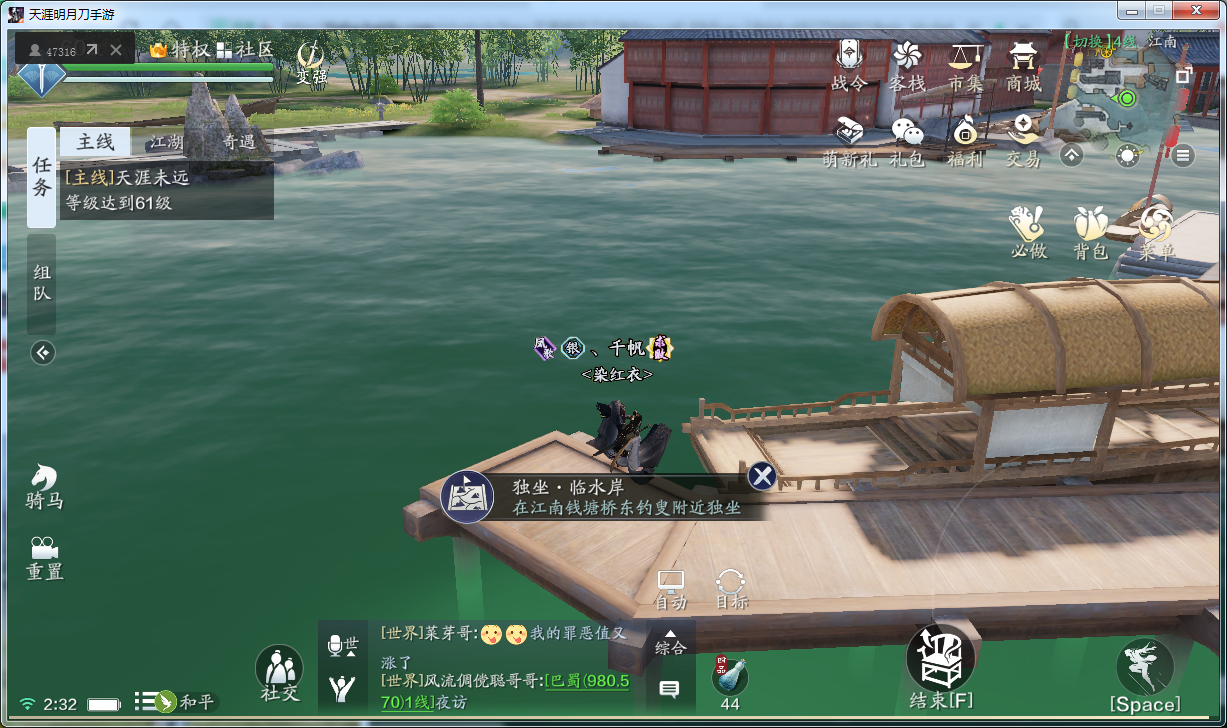Open the 变强 power-up icon
Image resolution: width=1227 pixels, height=728 pixels.
[312, 63]
